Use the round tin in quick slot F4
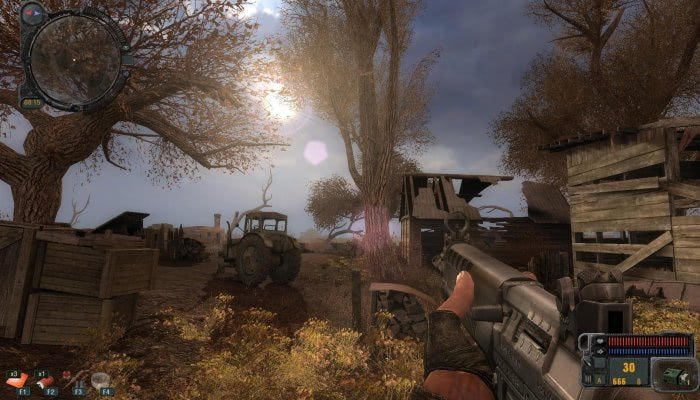 (x=101, y=380)
